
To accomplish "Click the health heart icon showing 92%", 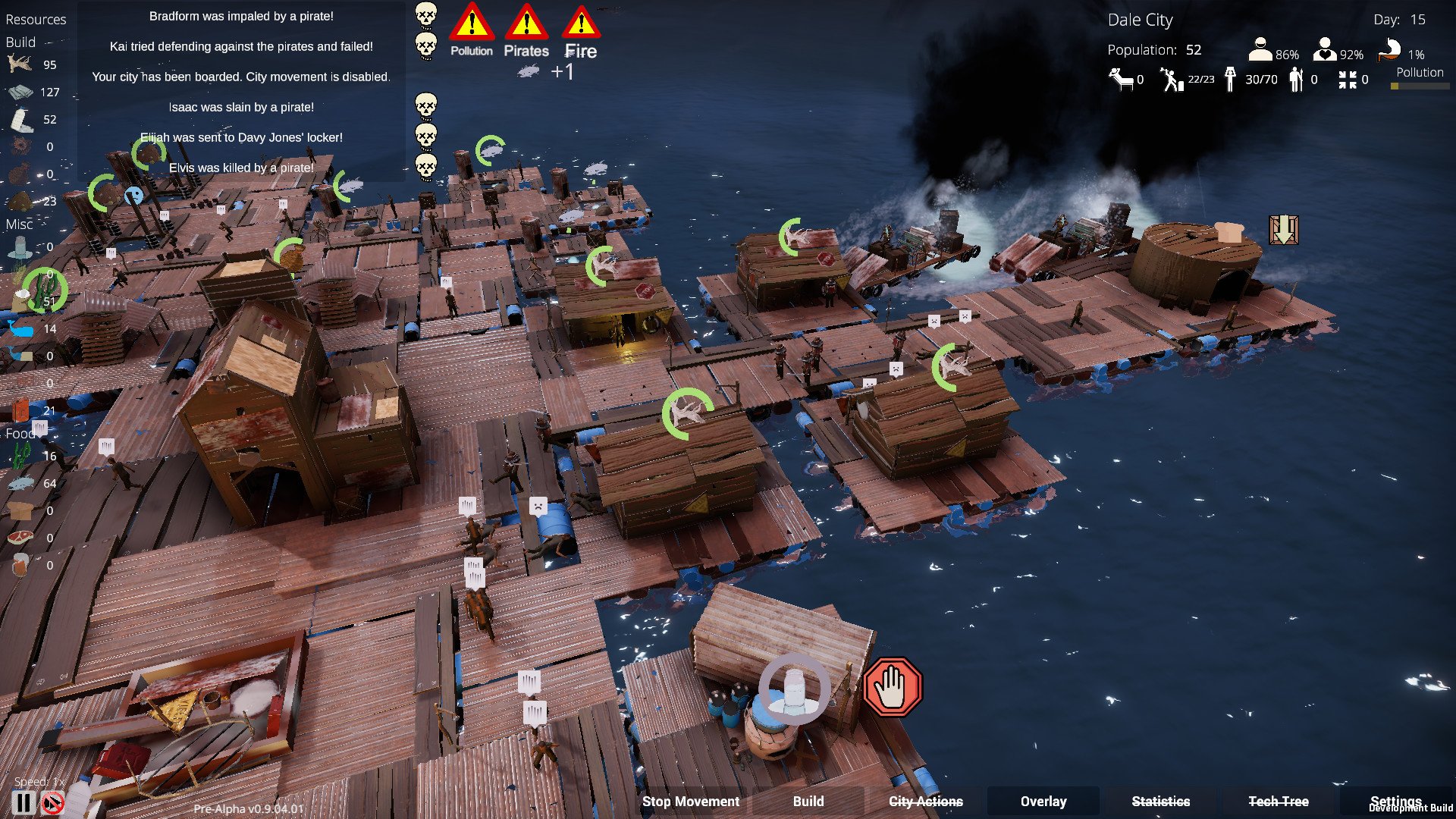I will click(x=1325, y=50).
